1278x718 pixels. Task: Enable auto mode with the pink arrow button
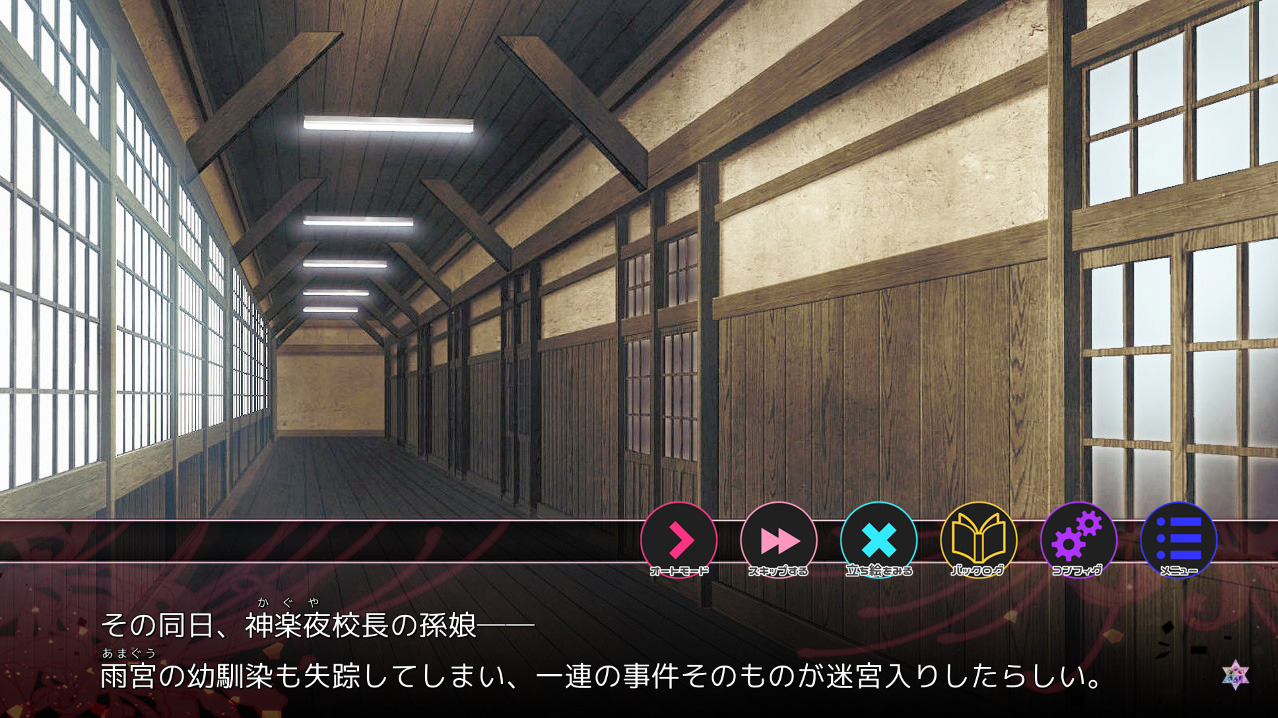[679, 540]
